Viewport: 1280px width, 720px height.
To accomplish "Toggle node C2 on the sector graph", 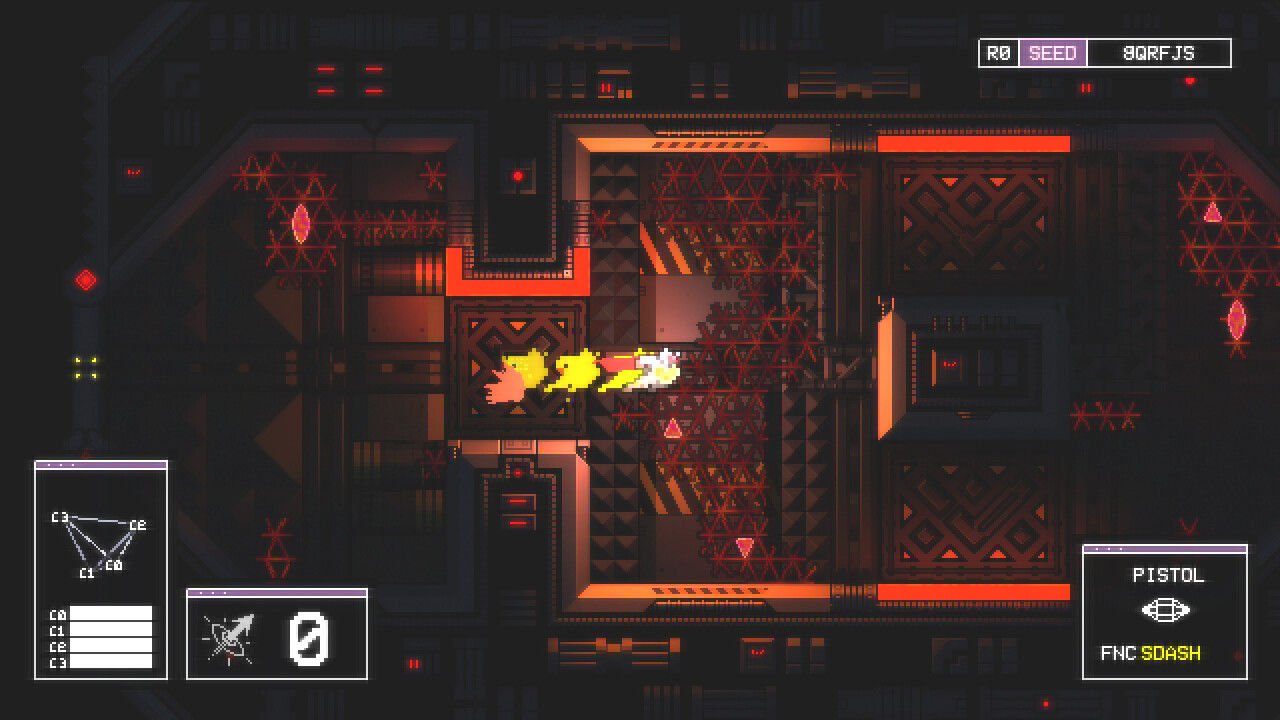I will pos(136,525).
